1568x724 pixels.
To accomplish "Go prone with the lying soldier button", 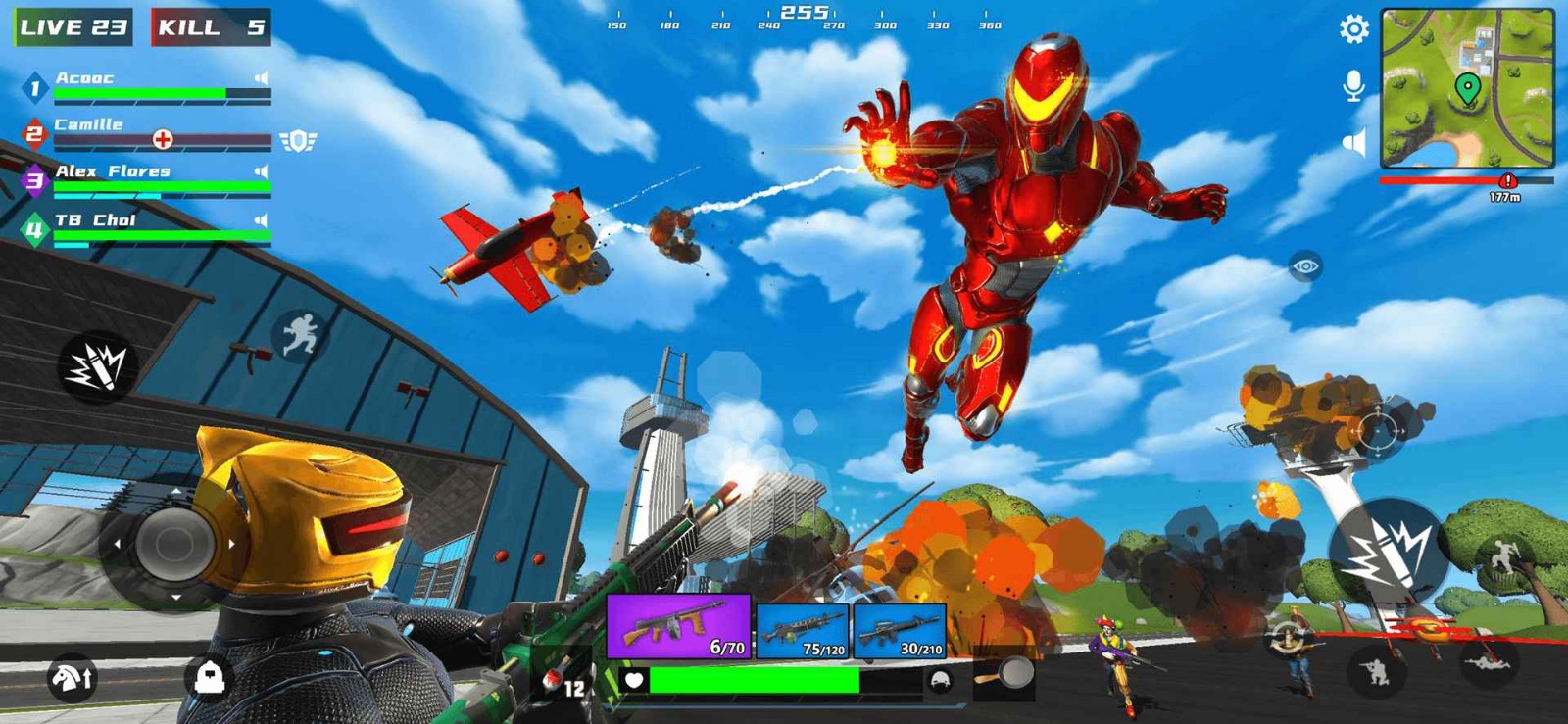I will pos(1488,664).
